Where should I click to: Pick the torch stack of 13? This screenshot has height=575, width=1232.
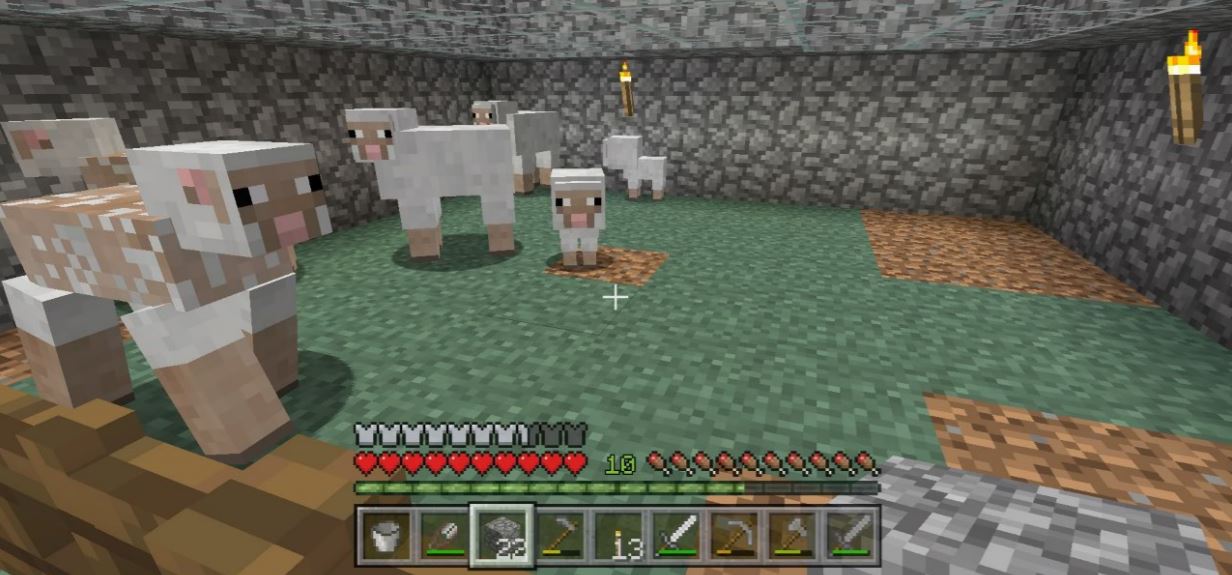coord(618,535)
